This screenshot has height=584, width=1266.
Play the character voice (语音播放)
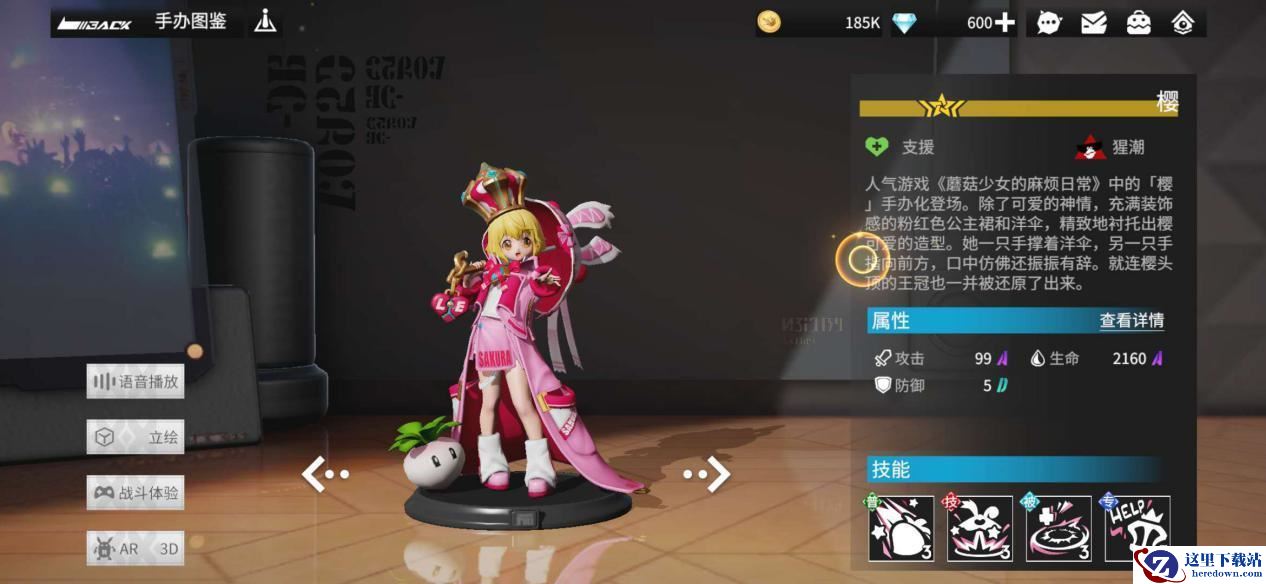[135, 381]
